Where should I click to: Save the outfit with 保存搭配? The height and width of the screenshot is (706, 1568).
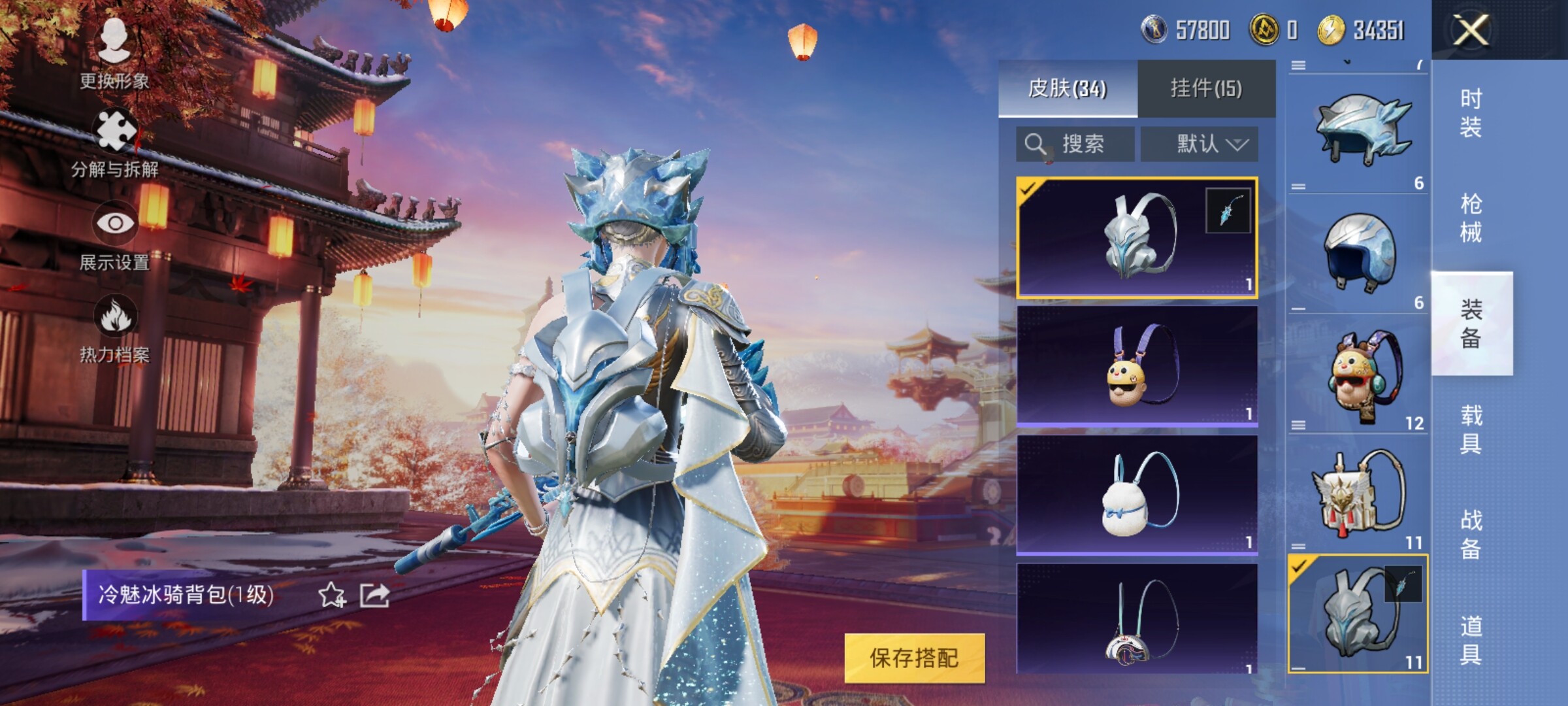point(914,658)
